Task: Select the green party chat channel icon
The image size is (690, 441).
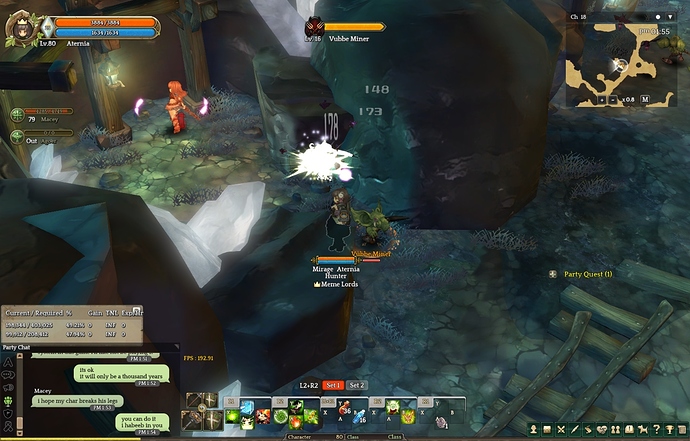Action: click(8, 401)
